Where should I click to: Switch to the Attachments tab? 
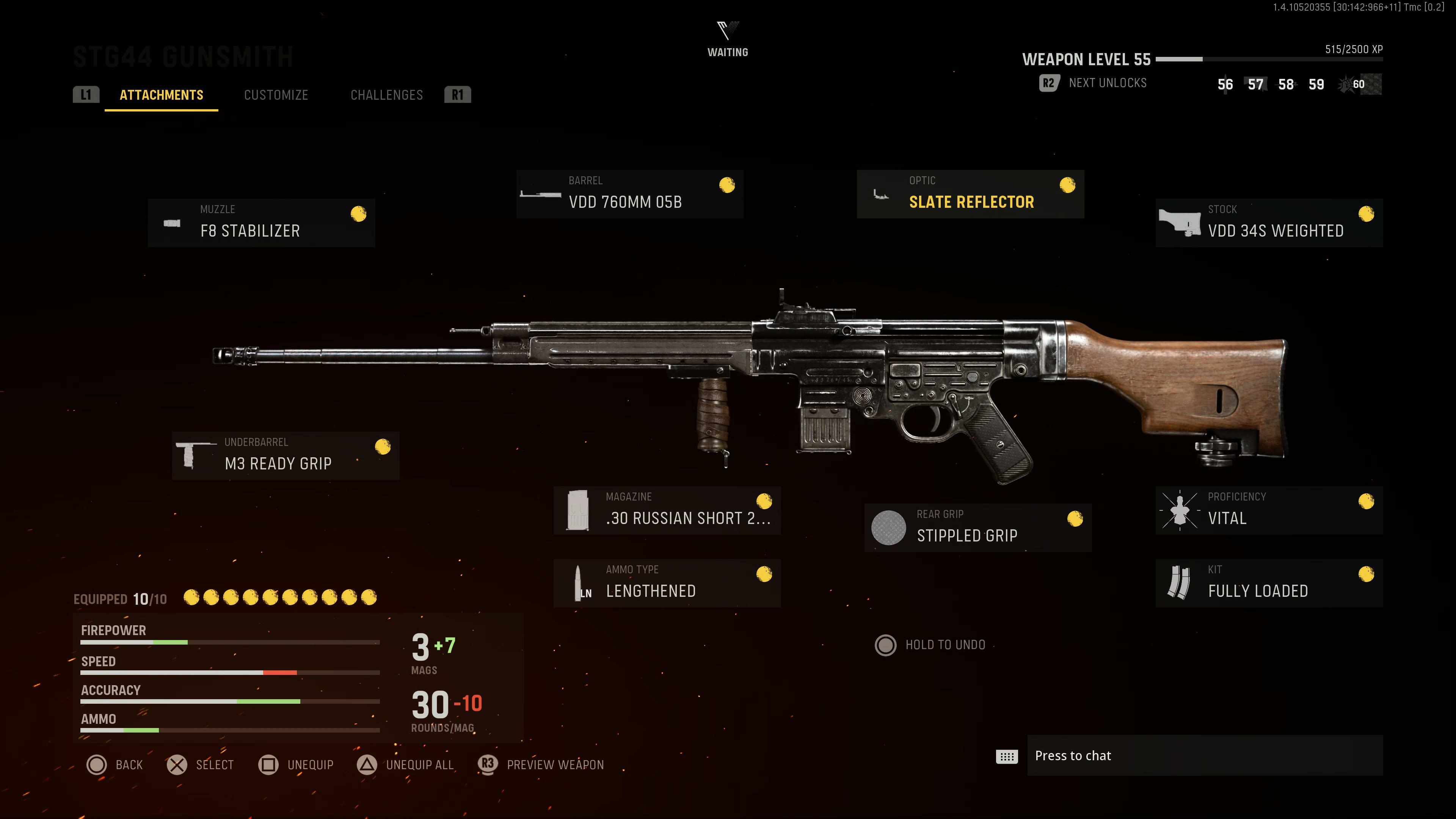(x=161, y=95)
